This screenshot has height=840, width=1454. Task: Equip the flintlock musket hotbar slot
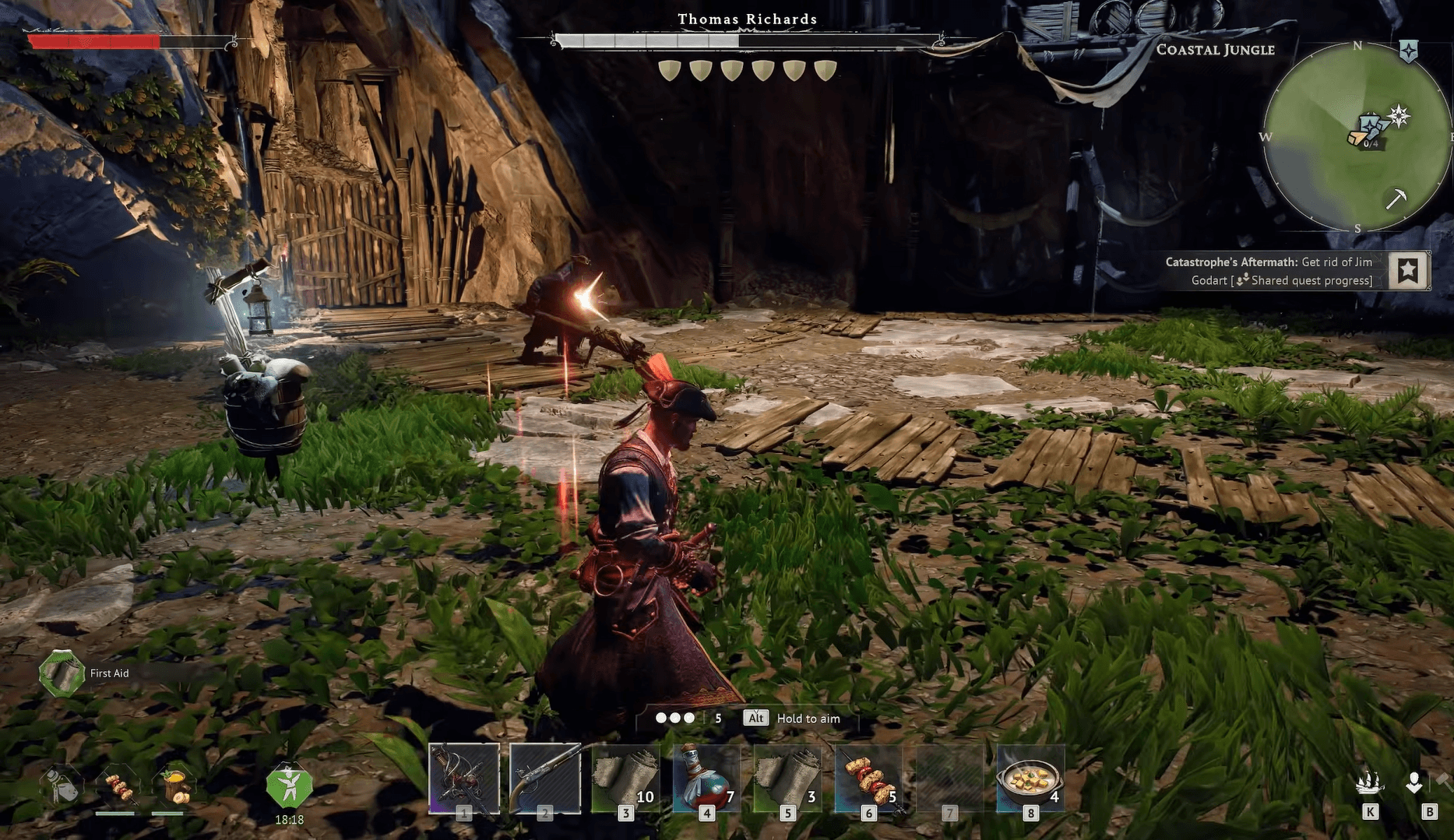pos(545,778)
